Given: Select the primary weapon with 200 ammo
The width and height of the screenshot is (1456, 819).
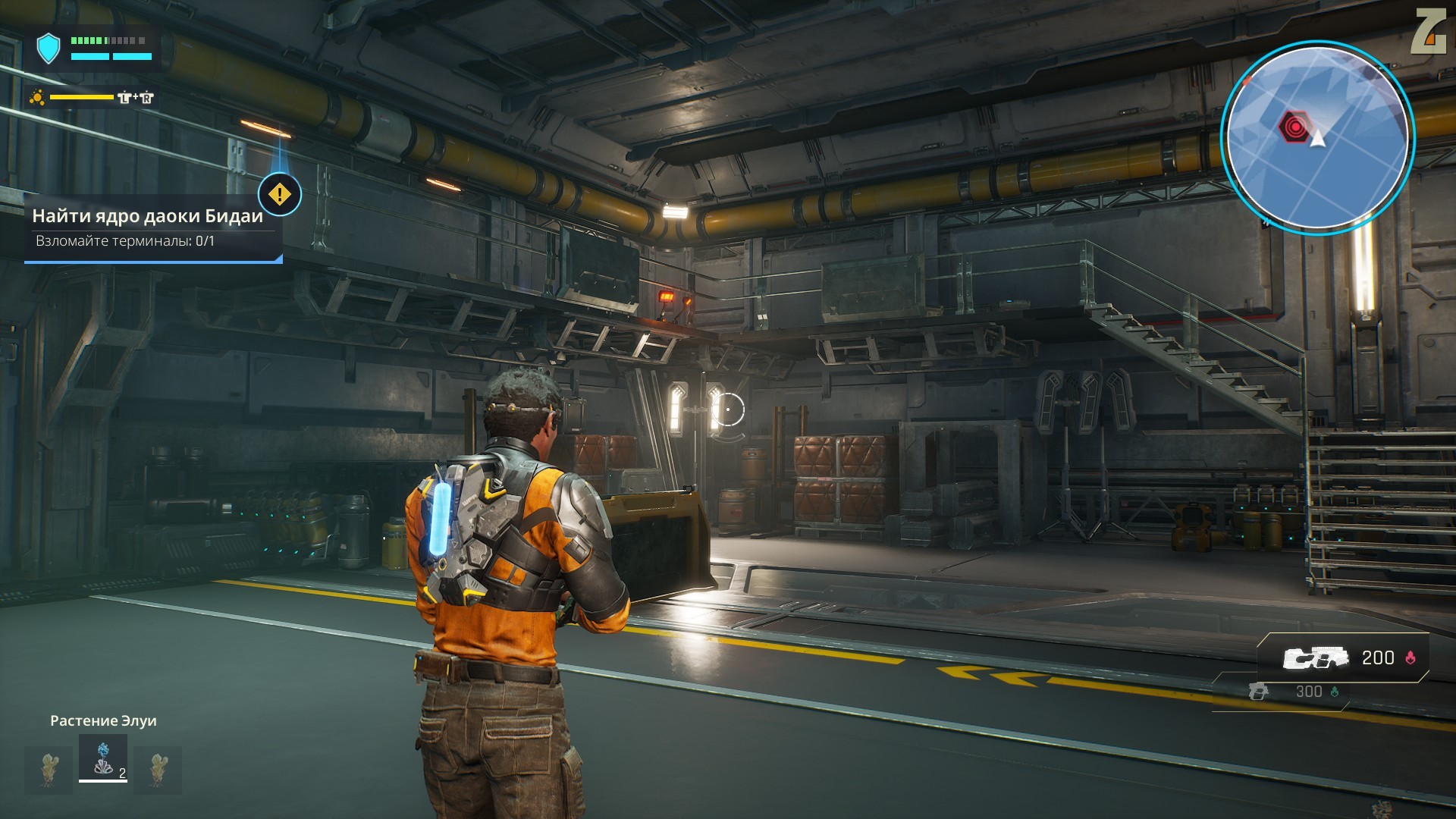Looking at the screenshot, I should click(x=1344, y=657).
